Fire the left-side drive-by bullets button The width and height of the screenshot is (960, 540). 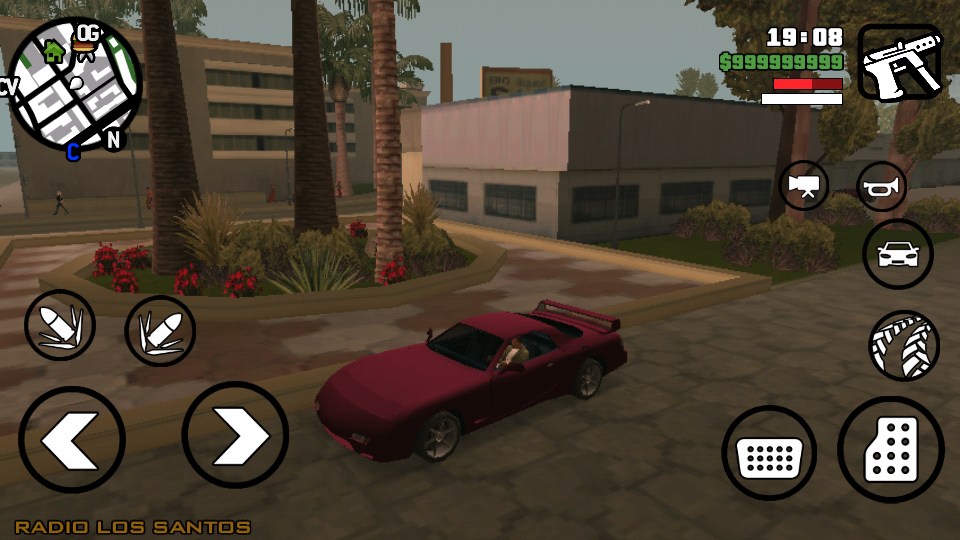tap(60, 325)
